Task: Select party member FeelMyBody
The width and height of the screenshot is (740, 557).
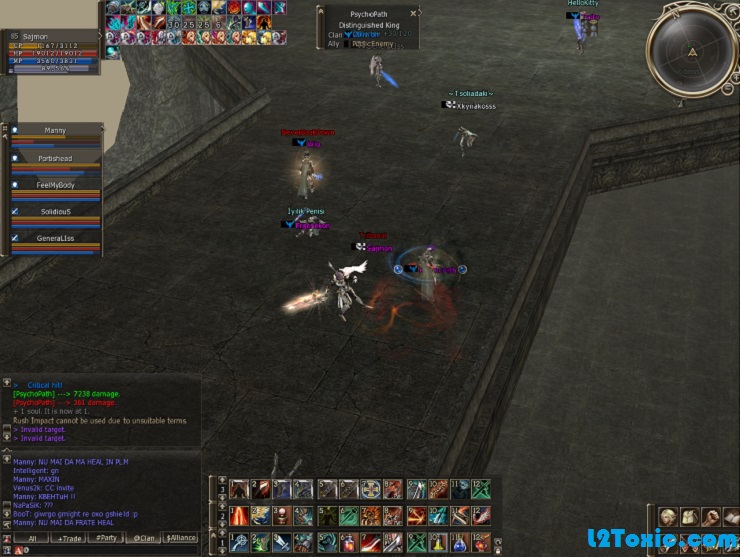Action: [55, 185]
